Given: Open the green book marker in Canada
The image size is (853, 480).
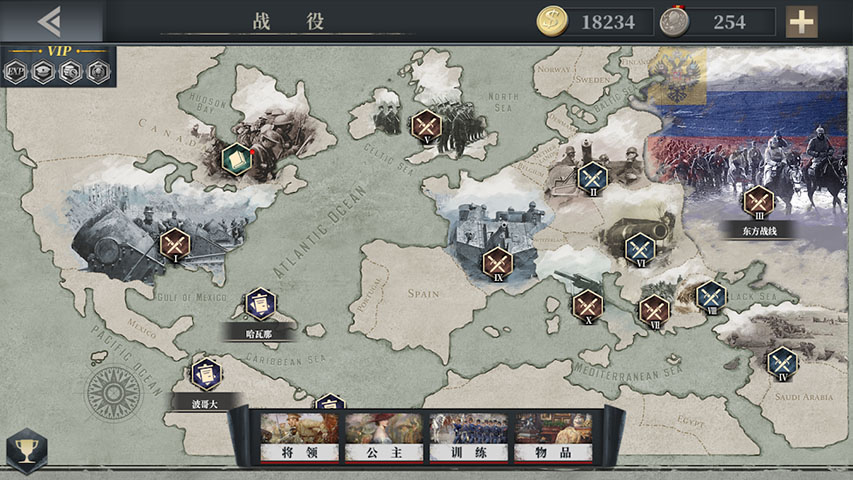Looking at the screenshot, I should click(x=236, y=157).
